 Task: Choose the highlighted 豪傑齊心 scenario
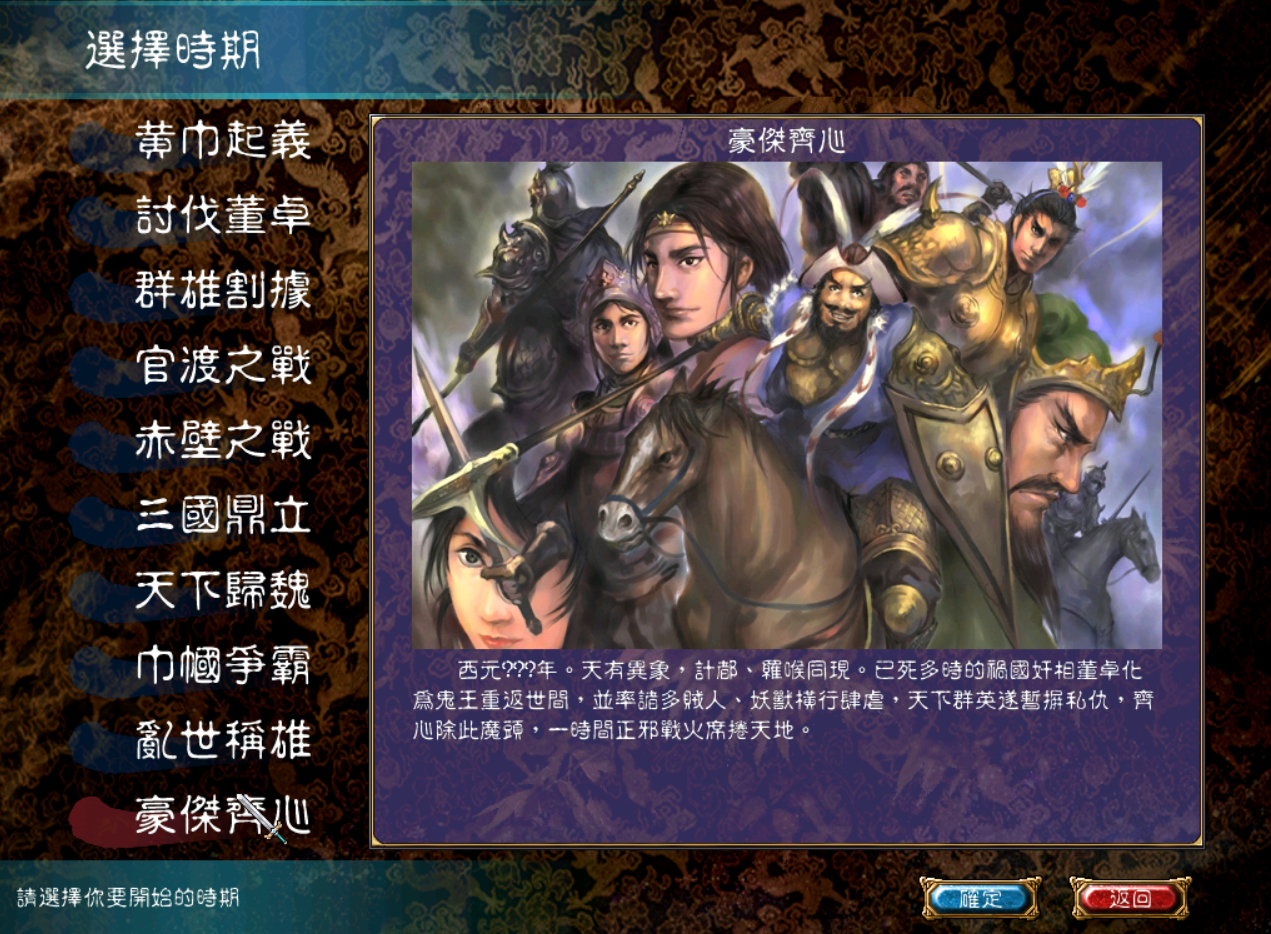pos(223,816)
